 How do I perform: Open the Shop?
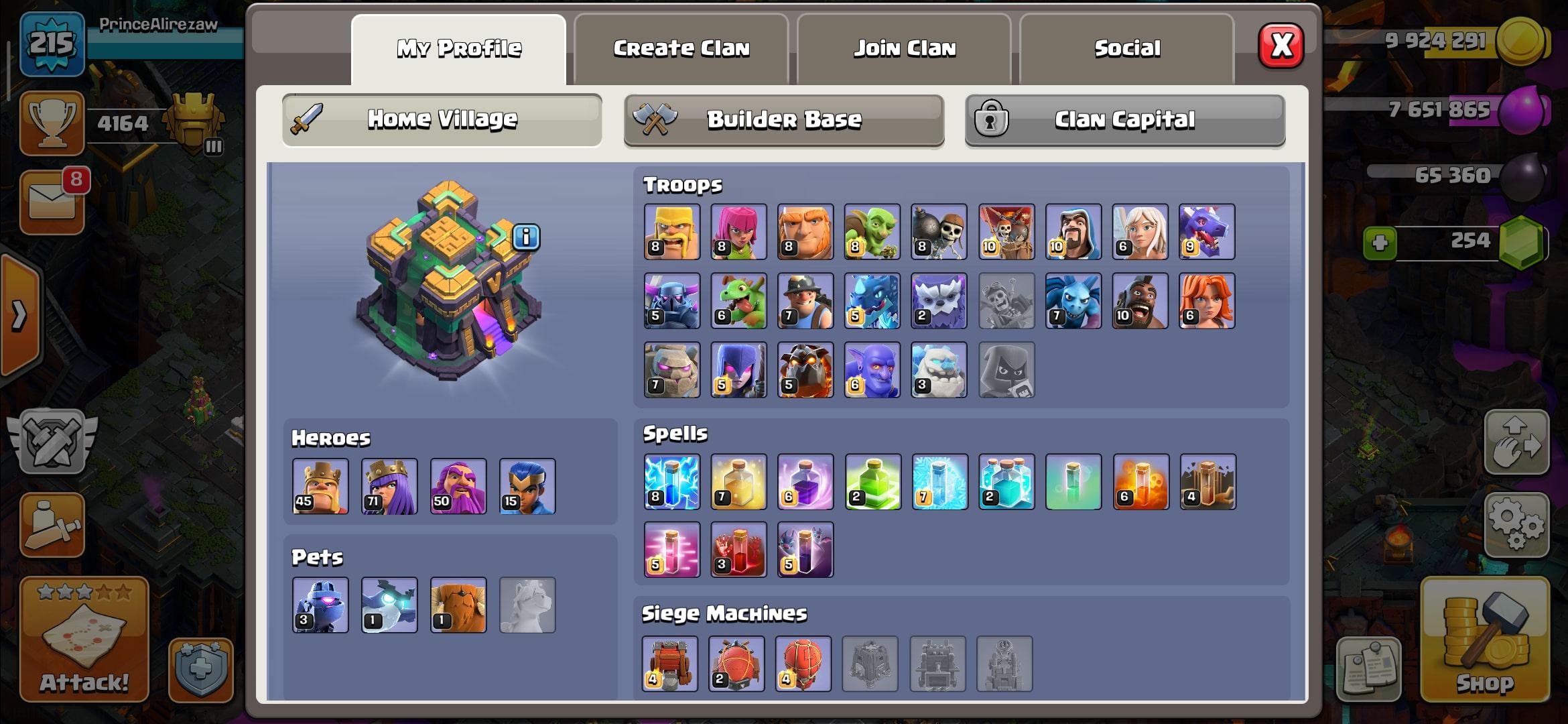(x=1485, y=639)
